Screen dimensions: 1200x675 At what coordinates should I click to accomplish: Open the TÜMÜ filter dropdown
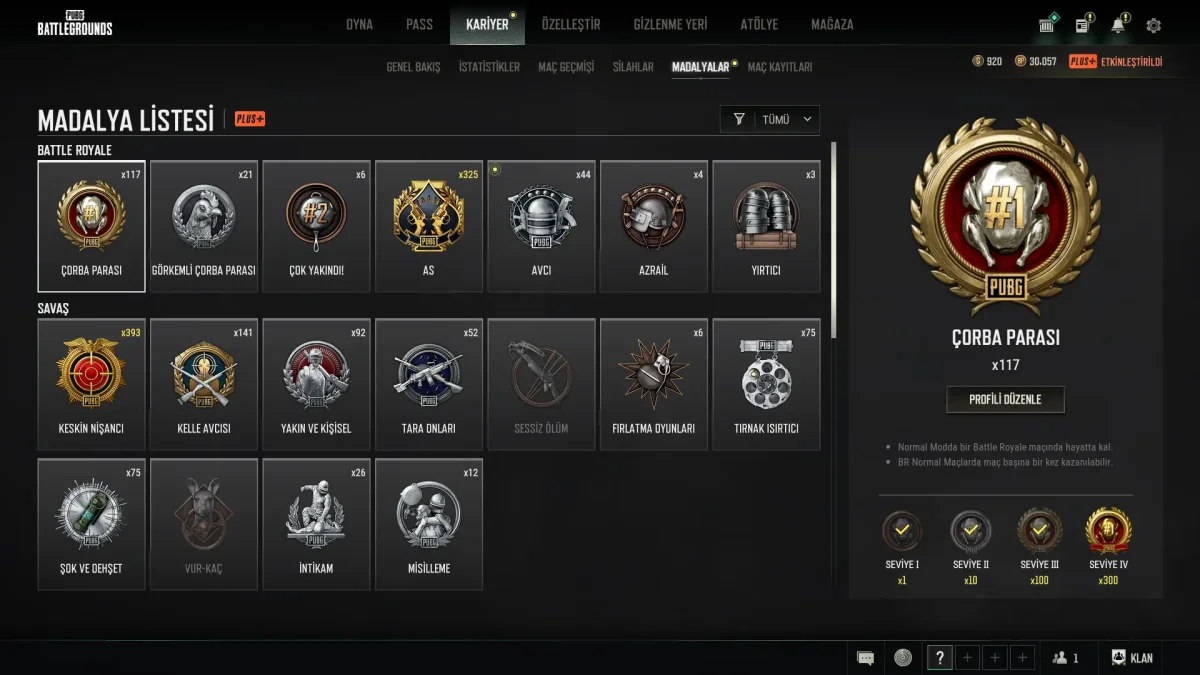point(770,119)
